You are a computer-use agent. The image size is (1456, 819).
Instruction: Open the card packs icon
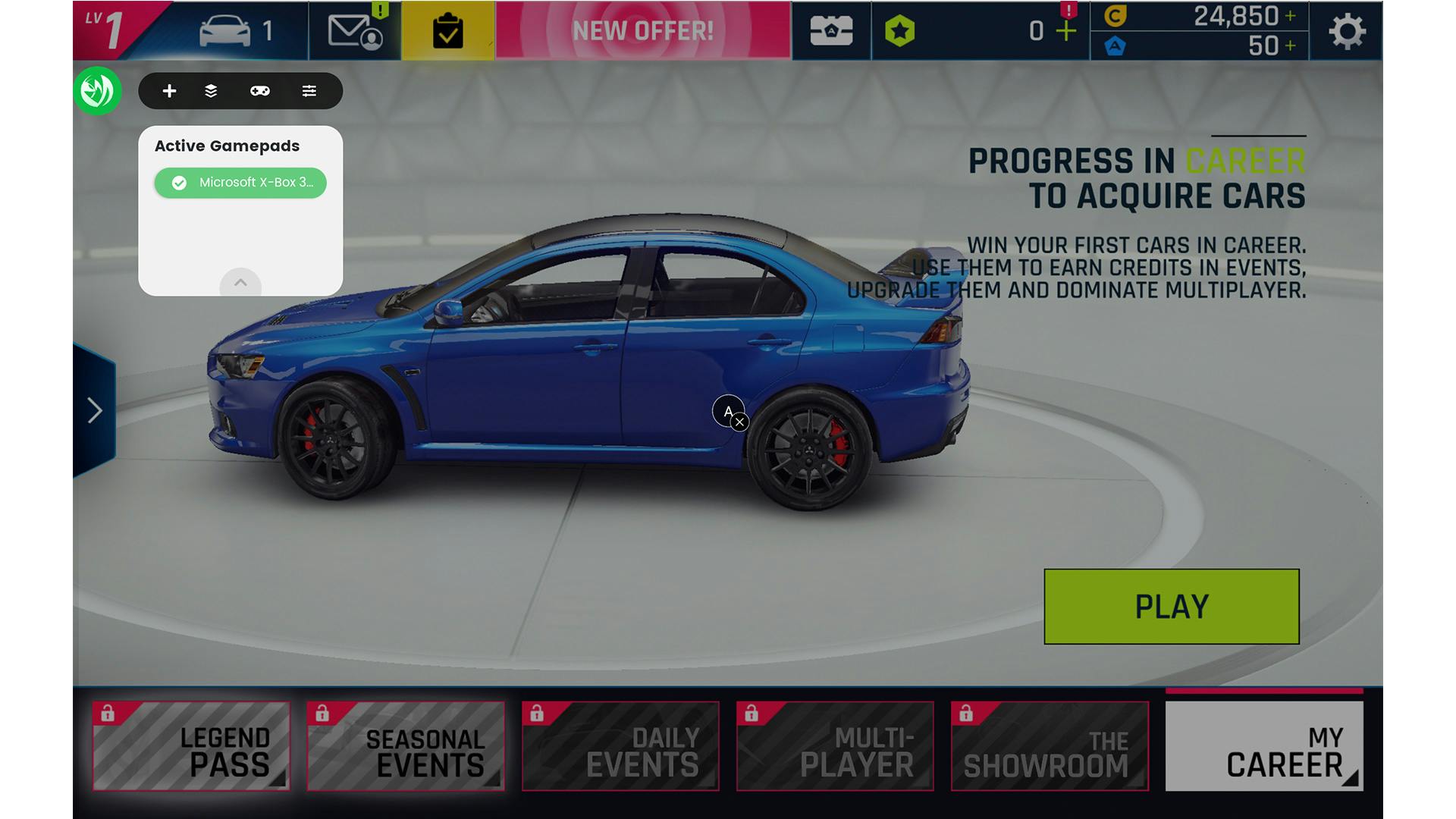click(x=831, y=31)
